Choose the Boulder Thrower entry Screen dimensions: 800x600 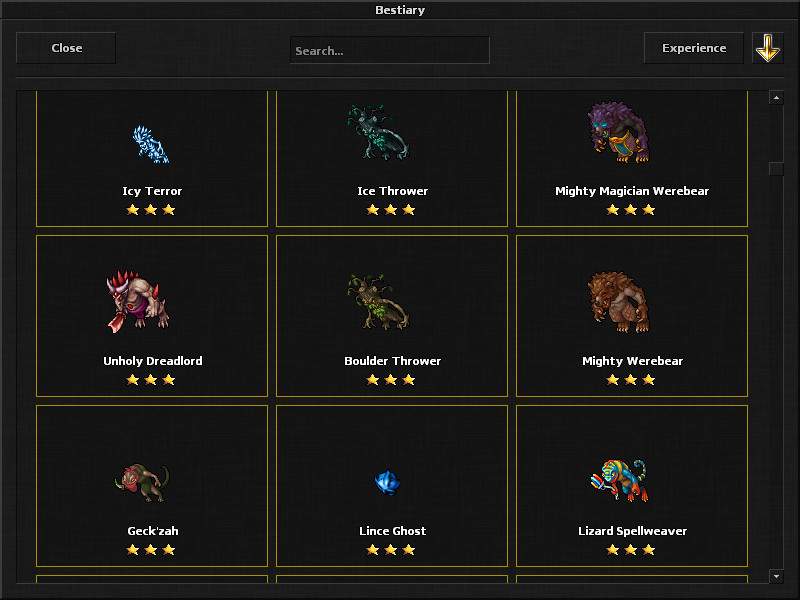(x=392, y=315)
